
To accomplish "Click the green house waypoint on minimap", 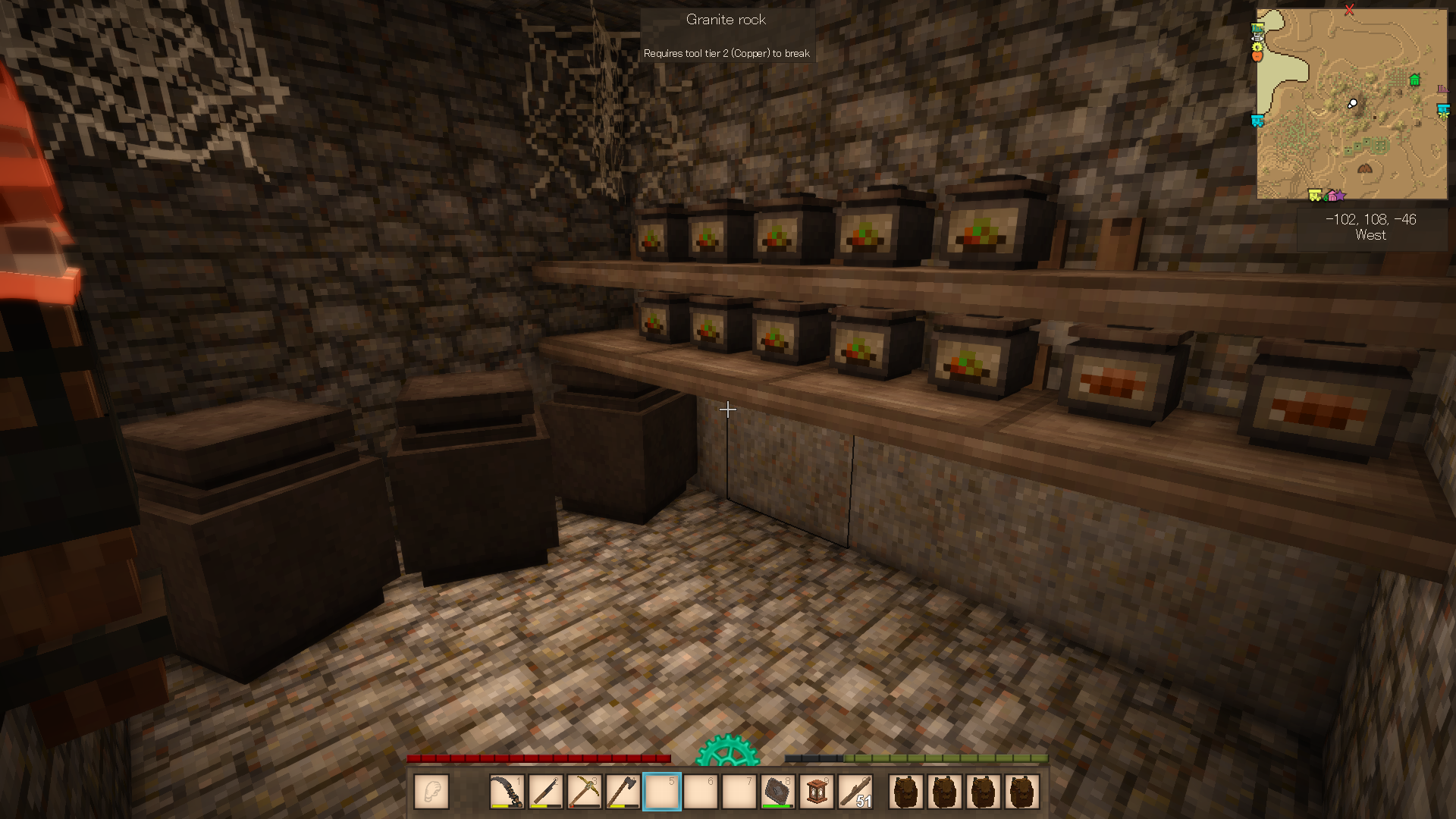I will [1414, 80].
